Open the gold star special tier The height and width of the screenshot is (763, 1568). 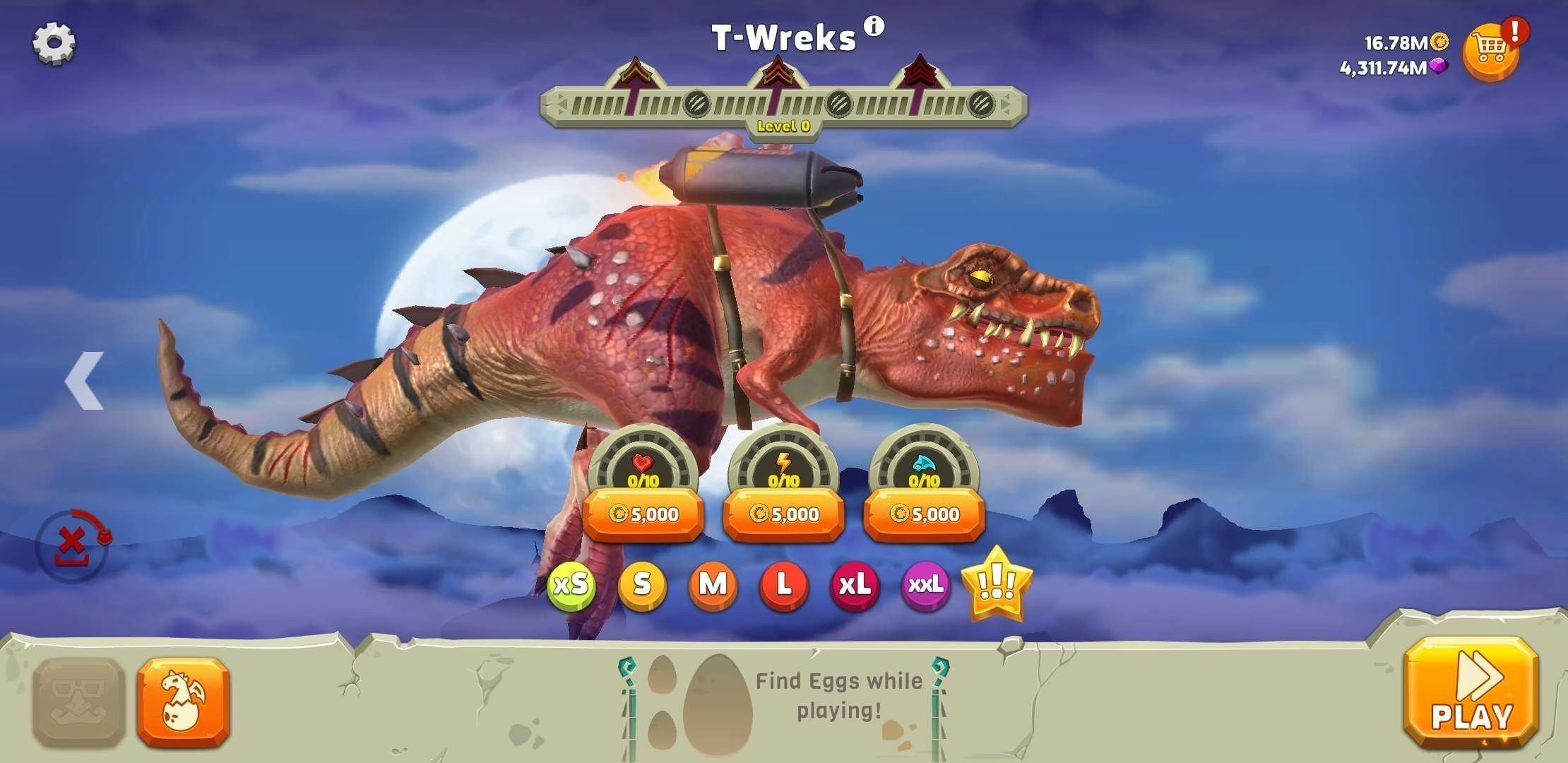click(x=997, y=585)
